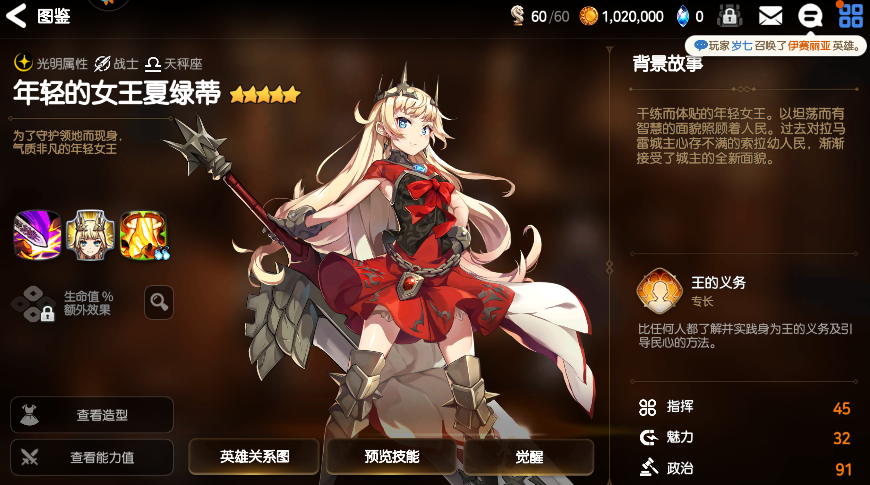This screenshot has width=870, height=485.
Task: Open the blue grid main menu
Action: coord(850,16)
